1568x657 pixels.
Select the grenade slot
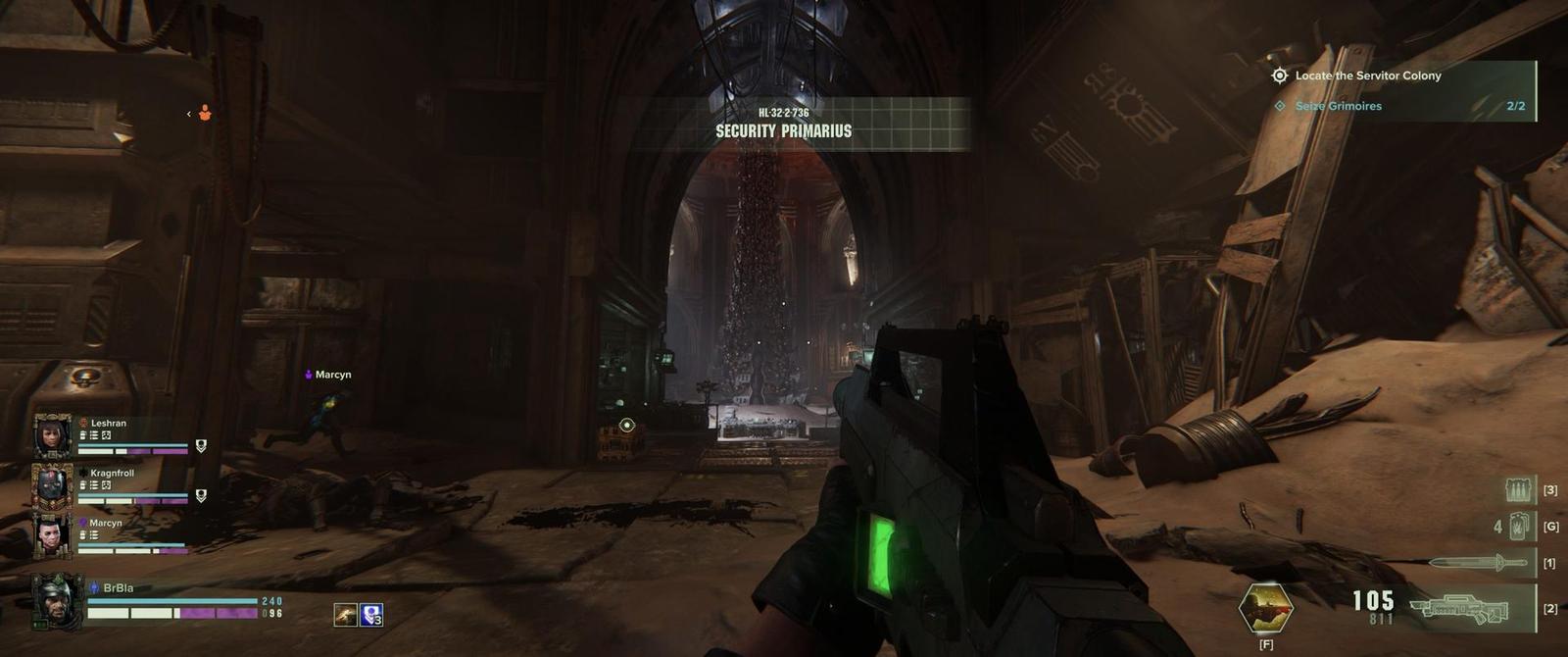point(1518,527)
